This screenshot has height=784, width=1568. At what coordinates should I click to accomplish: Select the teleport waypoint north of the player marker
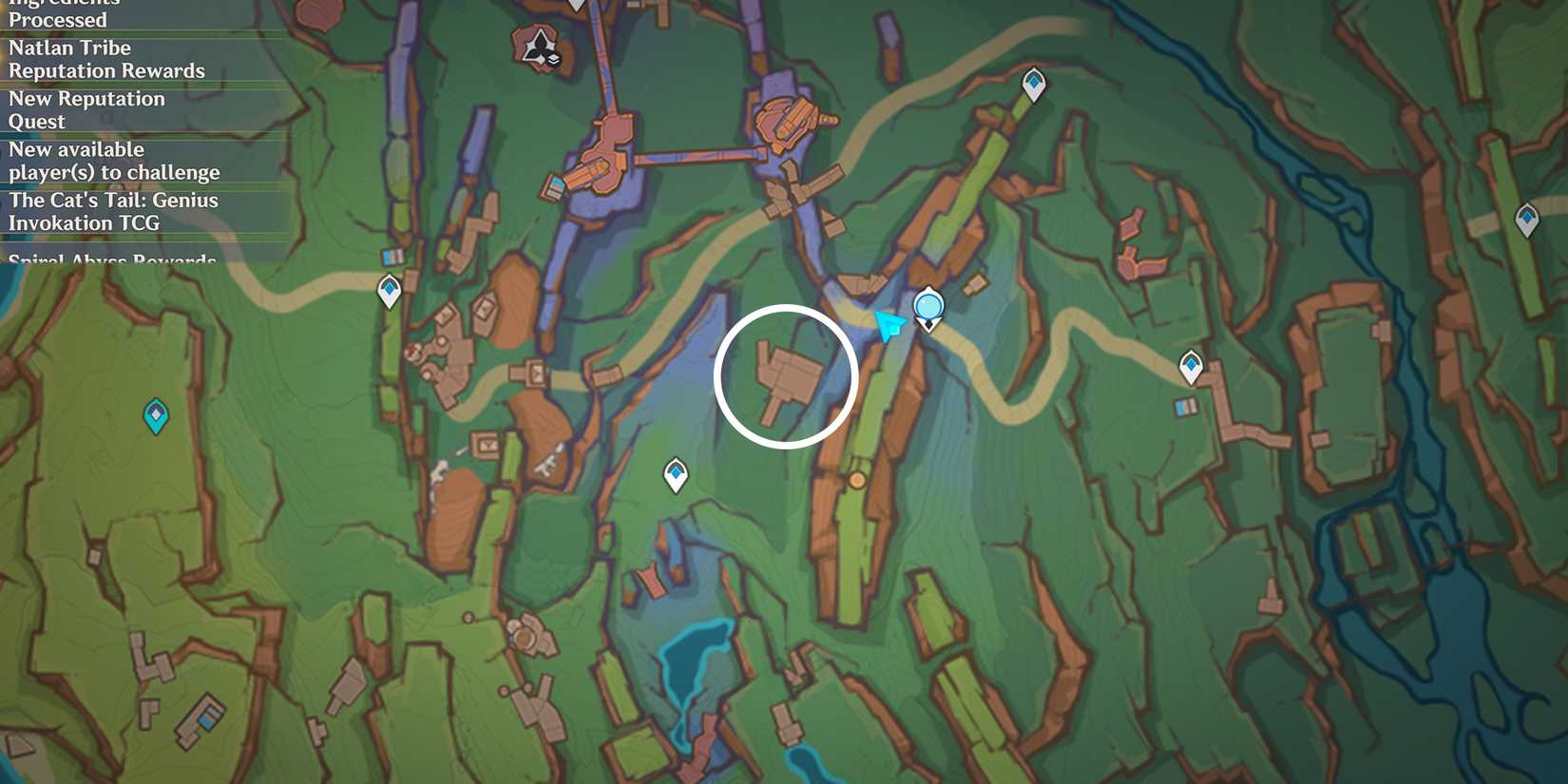[1033, 83]
